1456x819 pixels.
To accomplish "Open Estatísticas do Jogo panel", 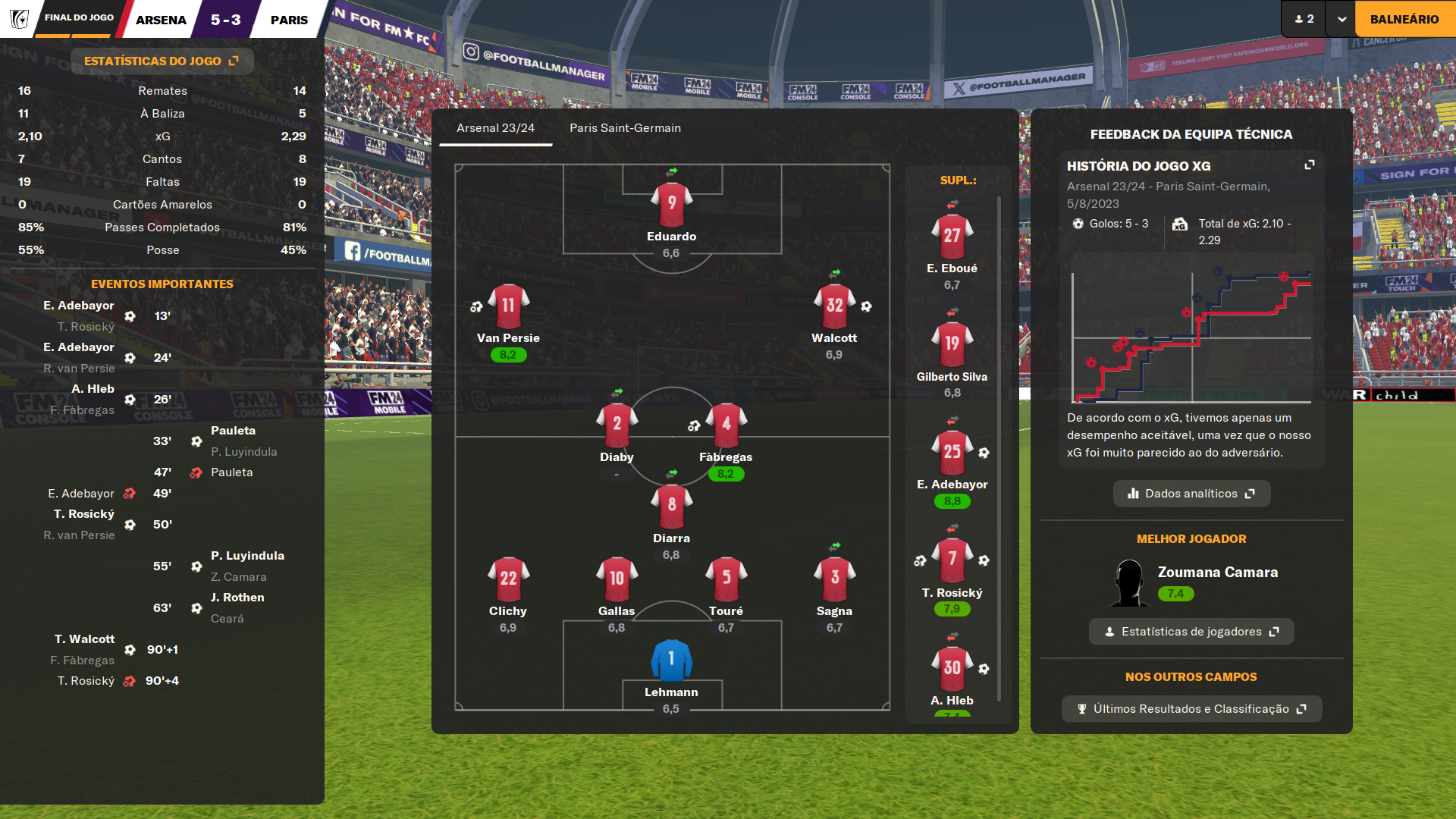I will click(162, 61).
